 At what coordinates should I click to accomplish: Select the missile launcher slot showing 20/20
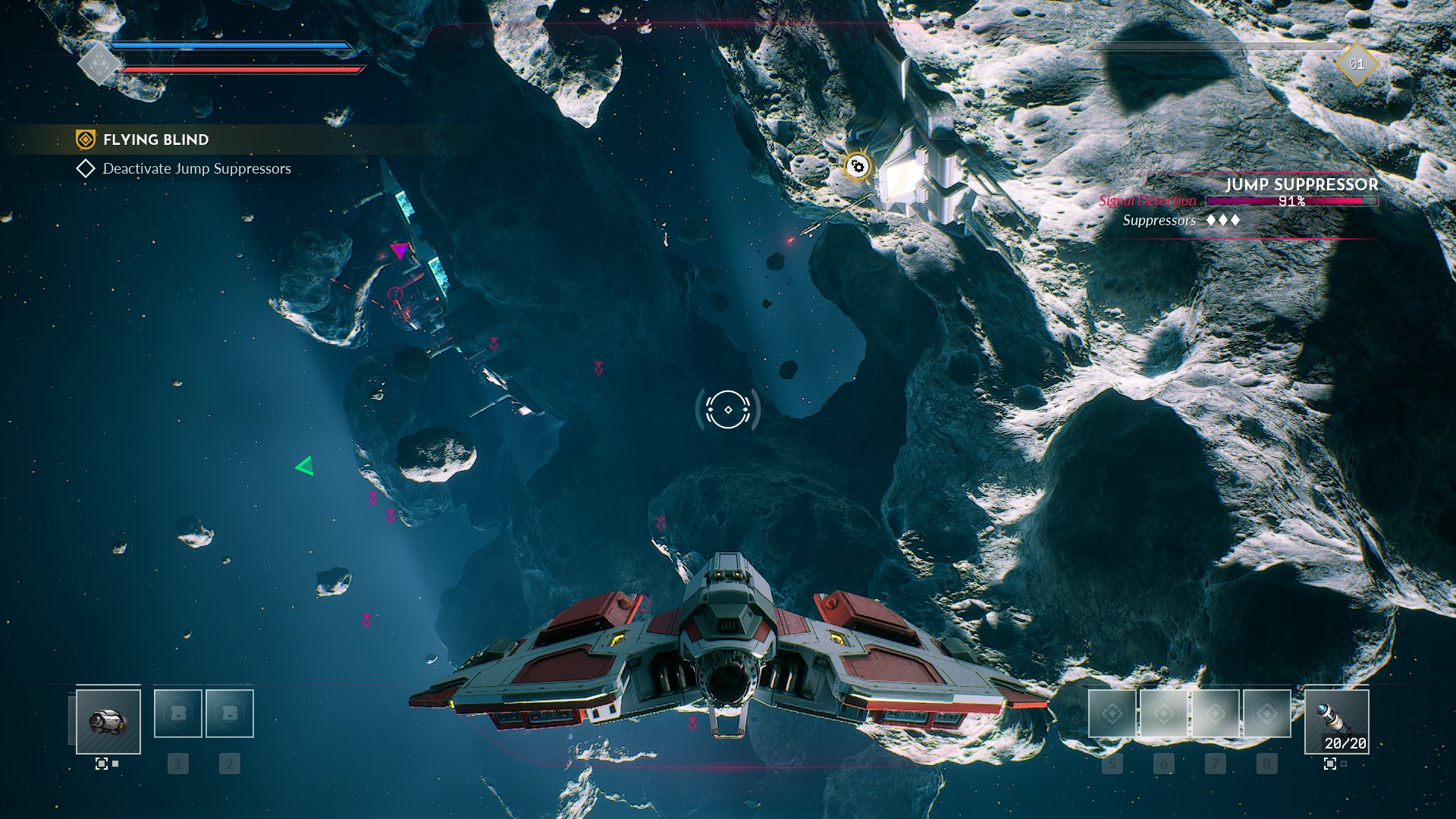coord(1336,721)
